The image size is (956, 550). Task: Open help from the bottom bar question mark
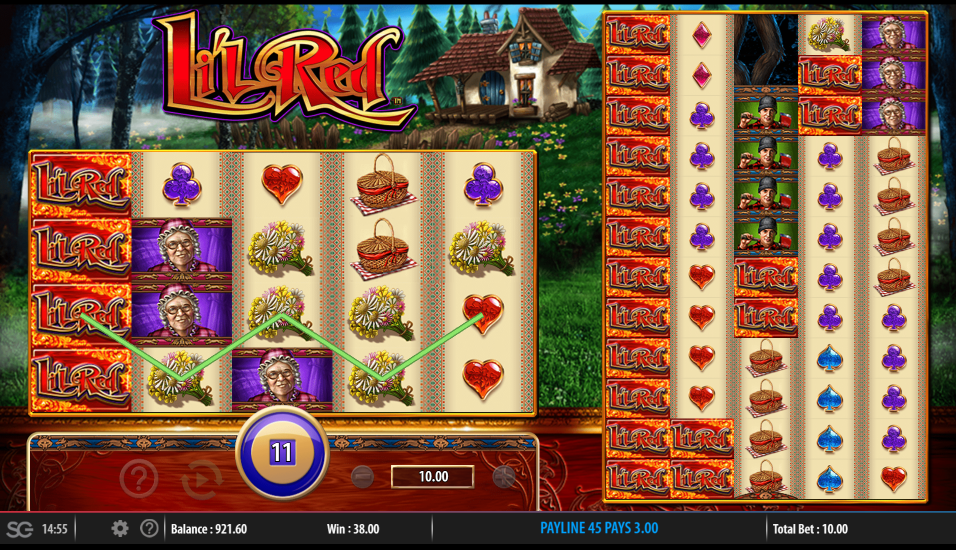pos(149,529)
